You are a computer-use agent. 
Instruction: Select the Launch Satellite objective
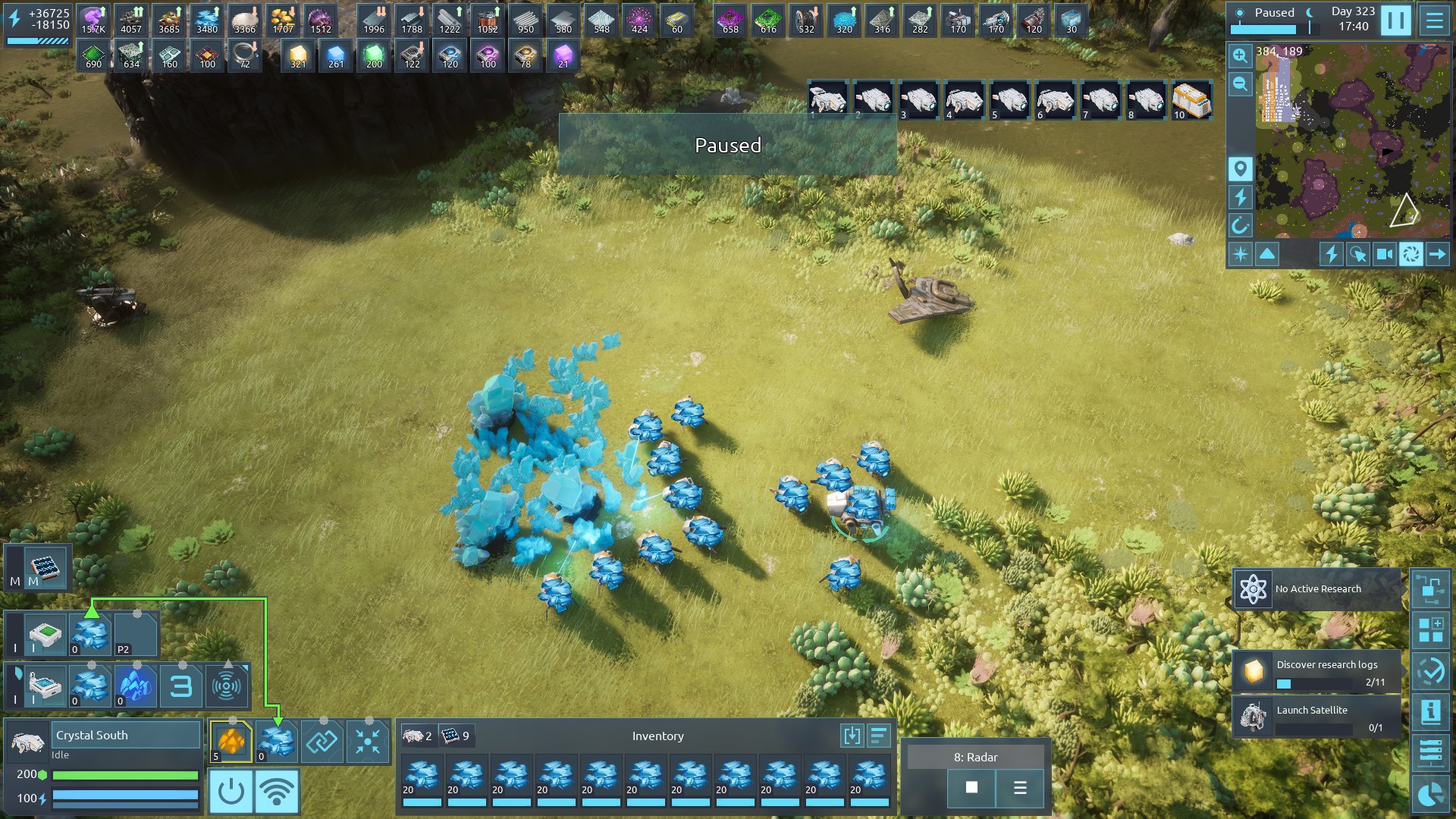(1316, 717)
